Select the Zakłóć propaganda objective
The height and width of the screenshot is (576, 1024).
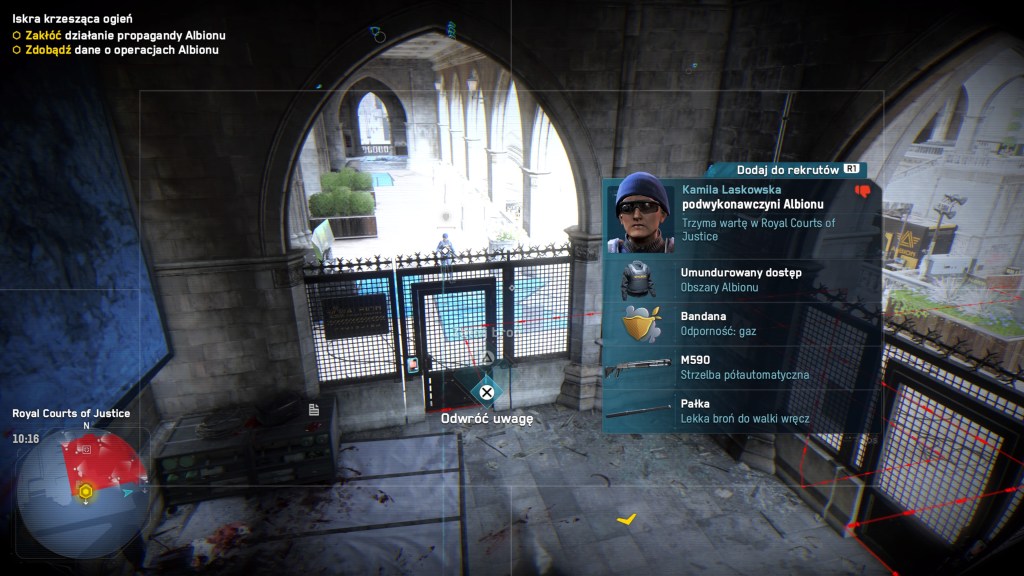coord(120,35)
